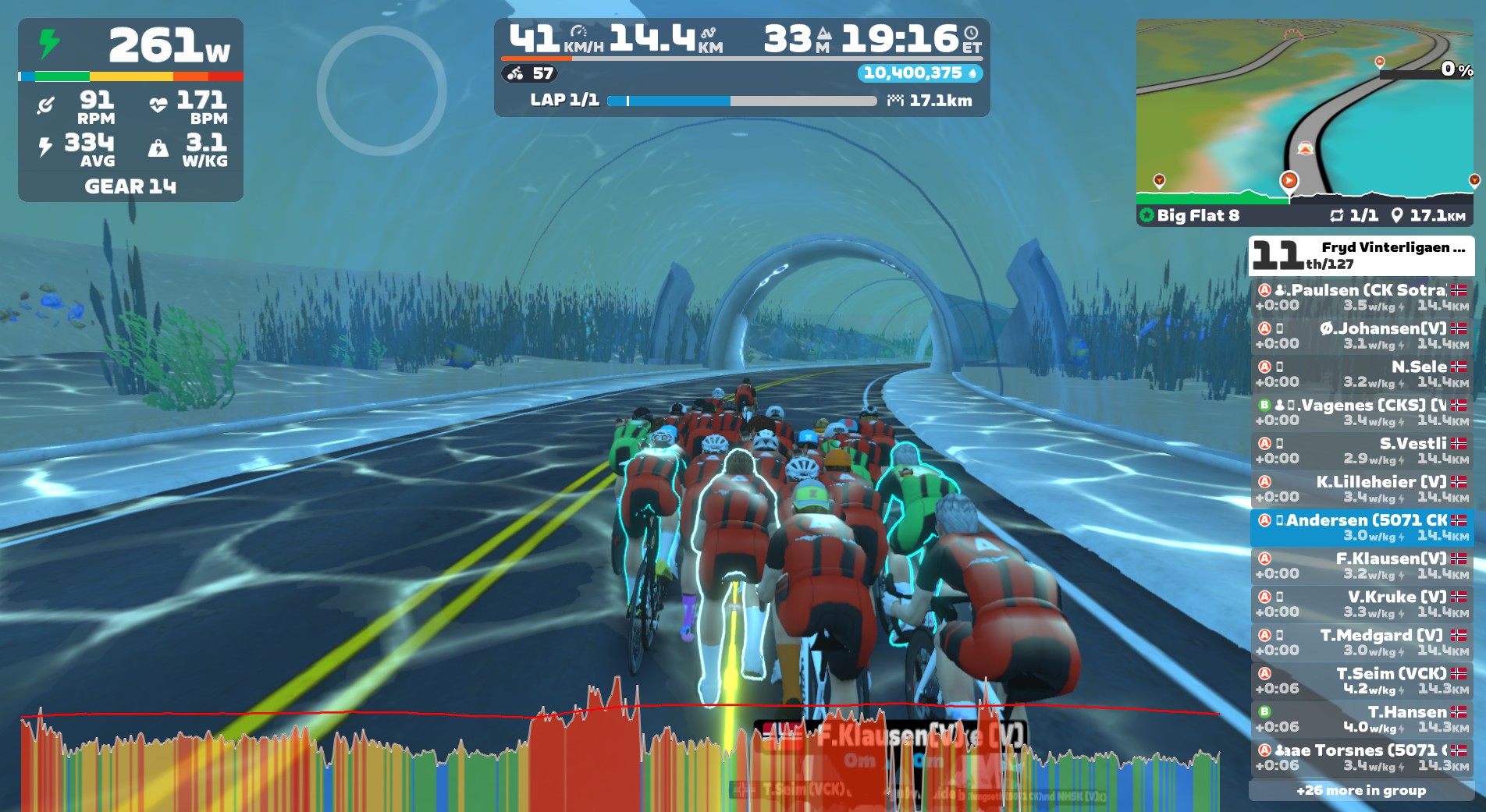Click the Fryd Vinterligaen race position header
This screenshot has height=812, width=1486.
pyautogui.click(x=1361, y=255)
